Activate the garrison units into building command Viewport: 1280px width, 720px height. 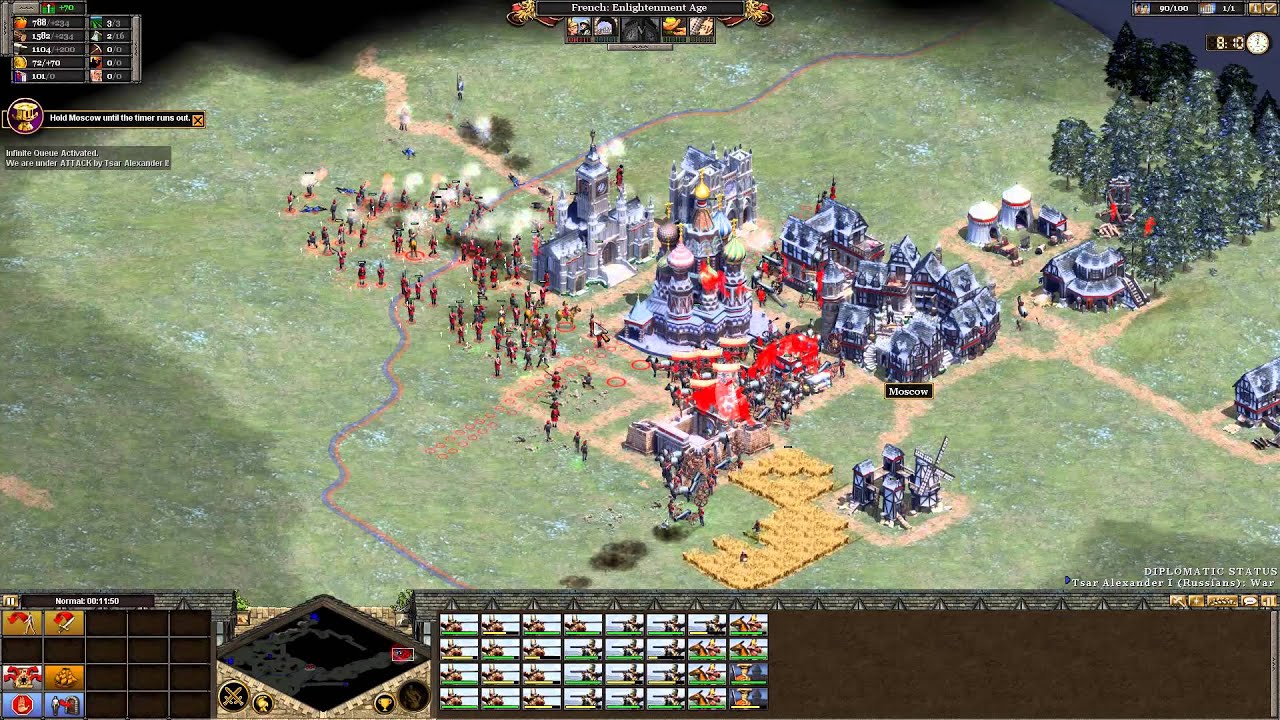[x=64, y=705]
